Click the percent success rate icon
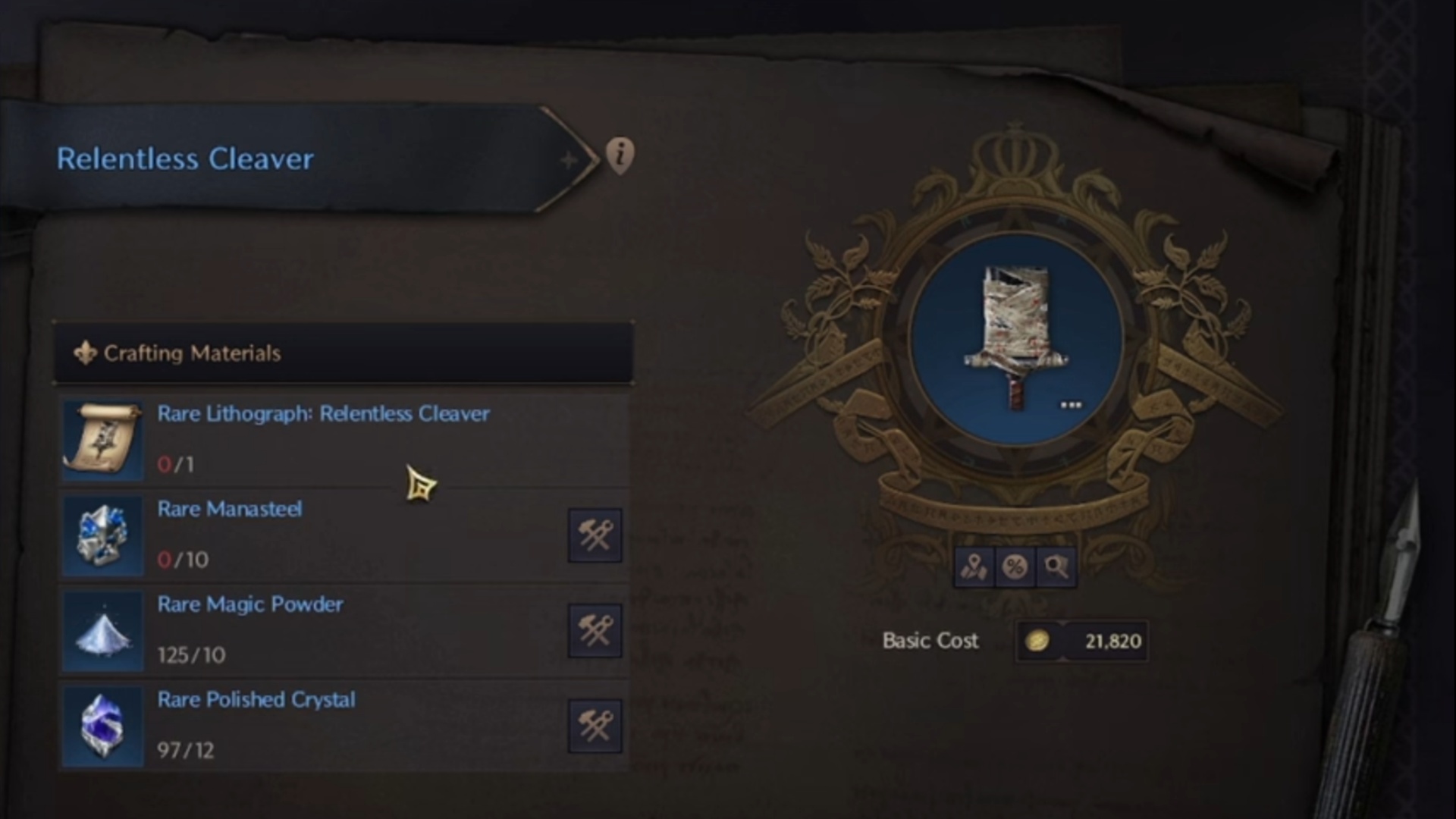The height and width of the screenshot is (819, 1456). coord(1016,566)
